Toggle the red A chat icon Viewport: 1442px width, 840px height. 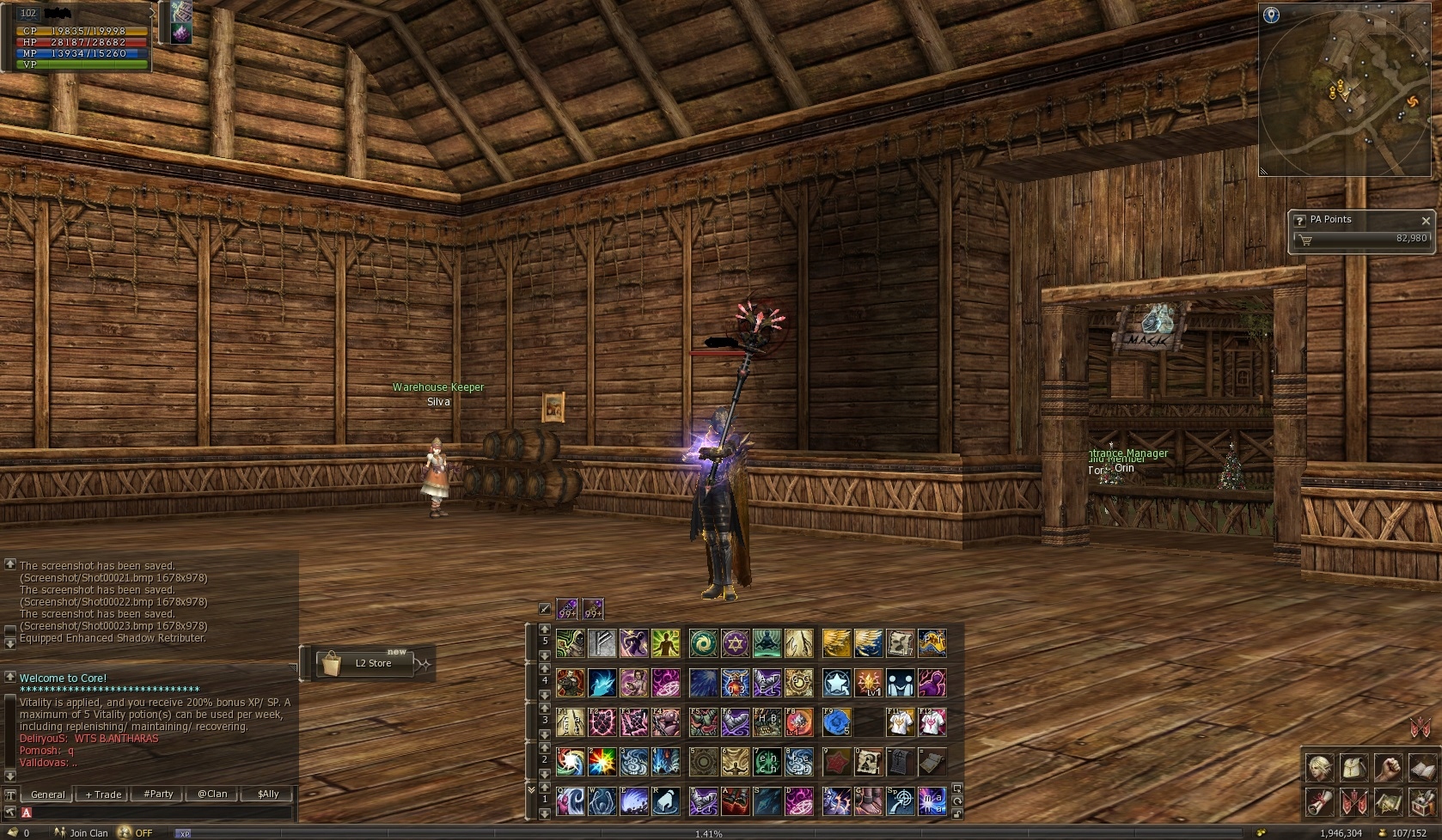pos(26,811)
